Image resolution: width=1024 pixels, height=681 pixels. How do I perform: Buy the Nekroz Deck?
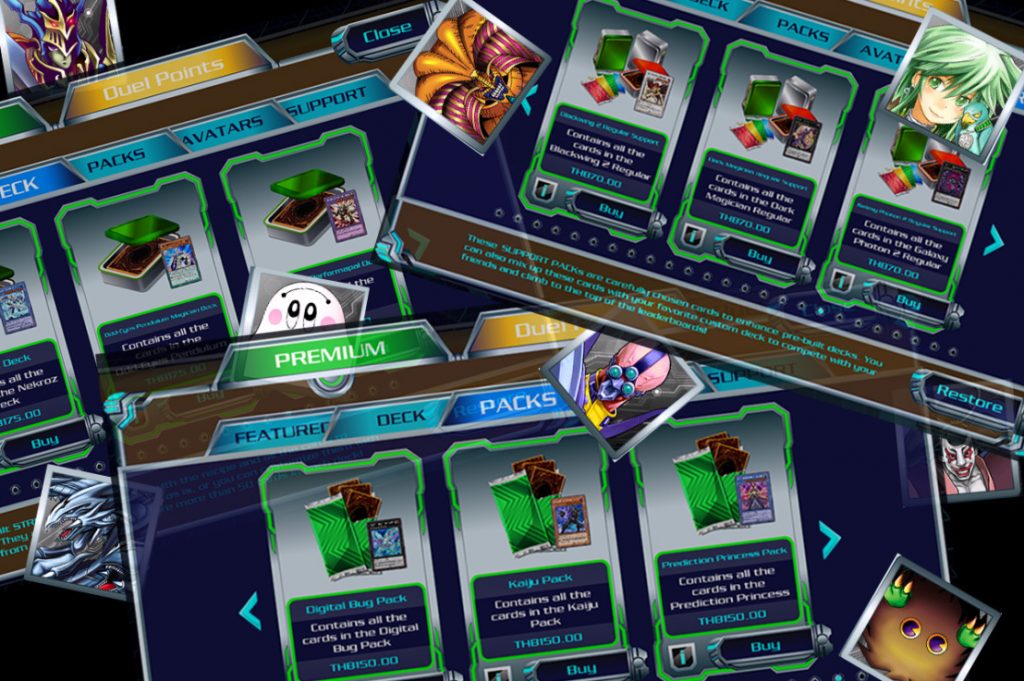[45, 440]
